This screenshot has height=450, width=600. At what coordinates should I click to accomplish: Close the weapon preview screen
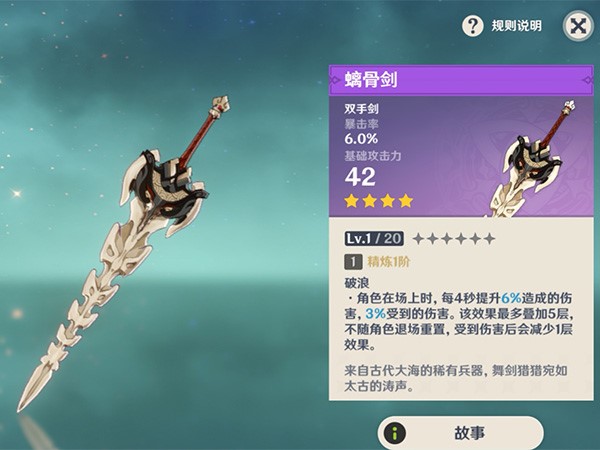tap(577, 25)
